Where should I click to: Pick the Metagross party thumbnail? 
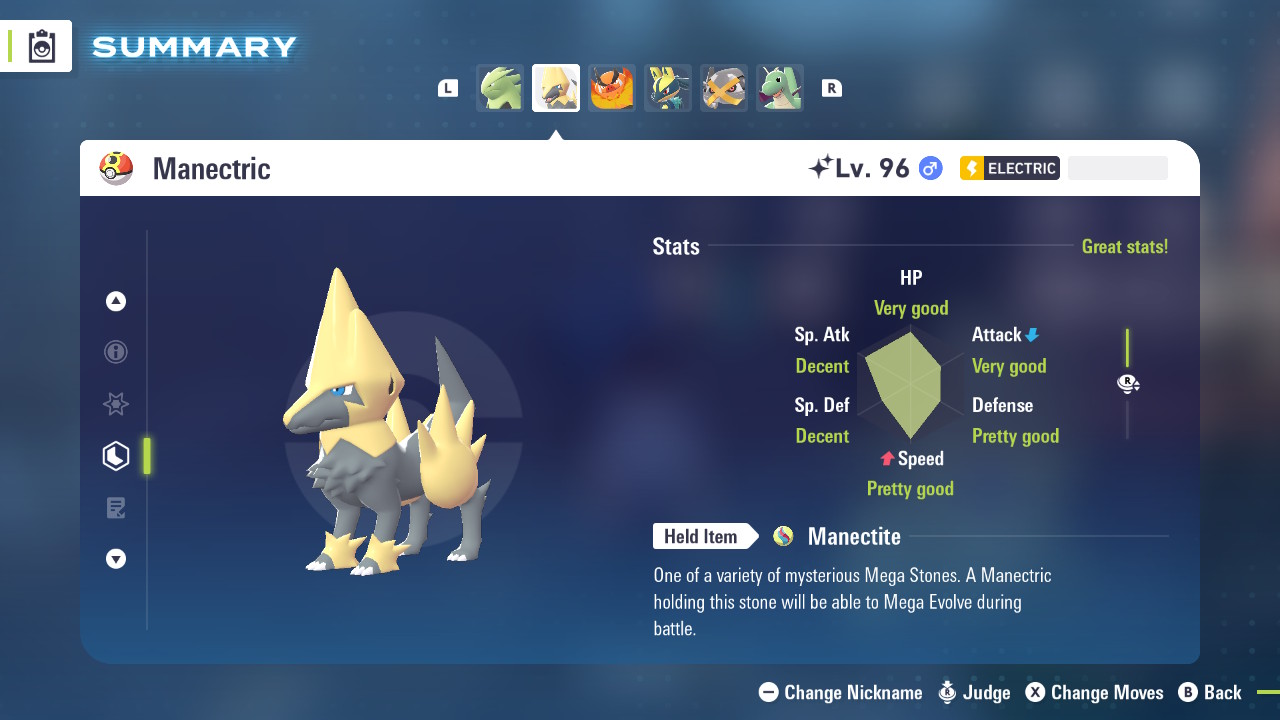[x=724, y=88]
